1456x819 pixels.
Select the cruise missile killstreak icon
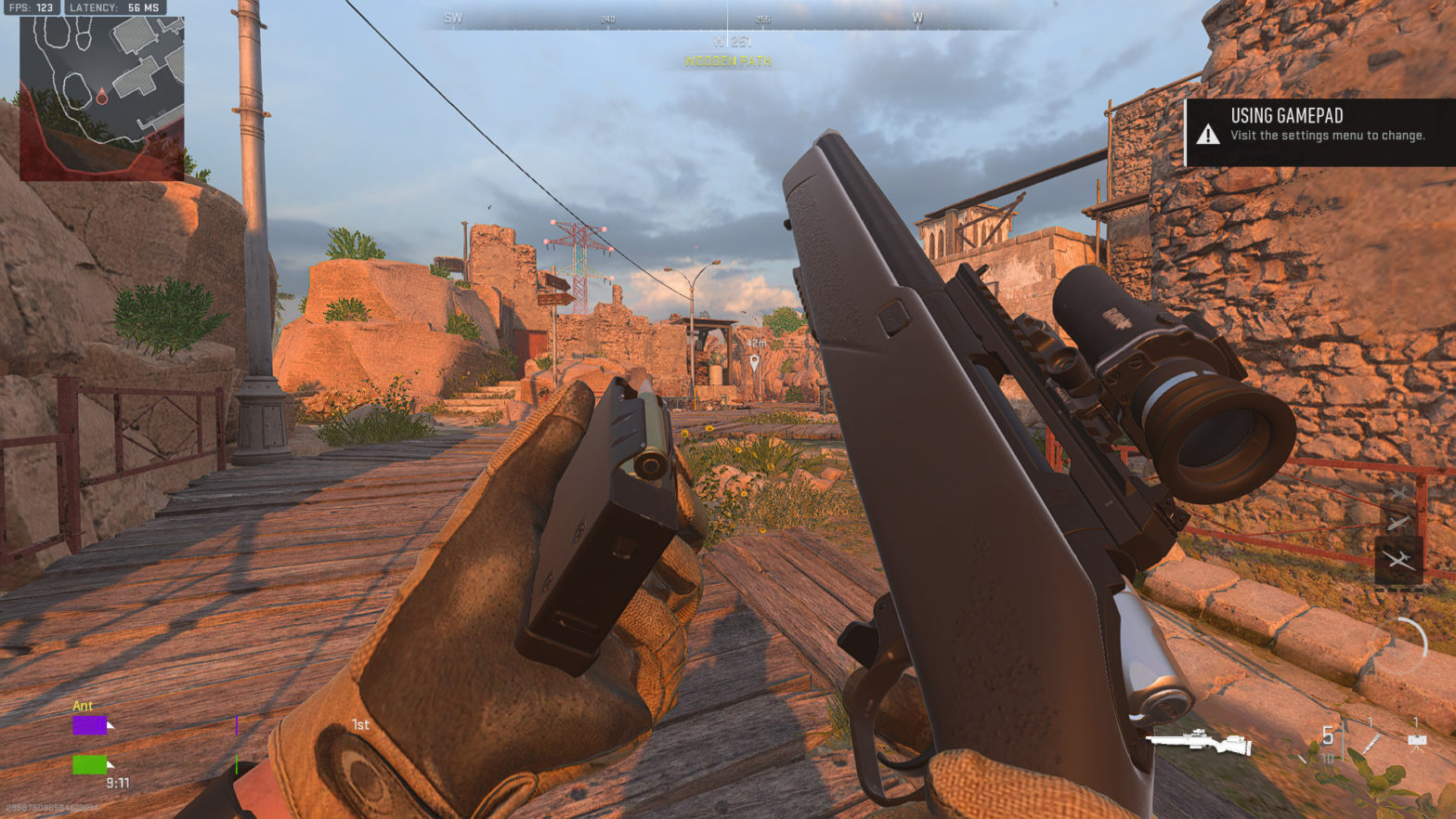coord(1397,522)
